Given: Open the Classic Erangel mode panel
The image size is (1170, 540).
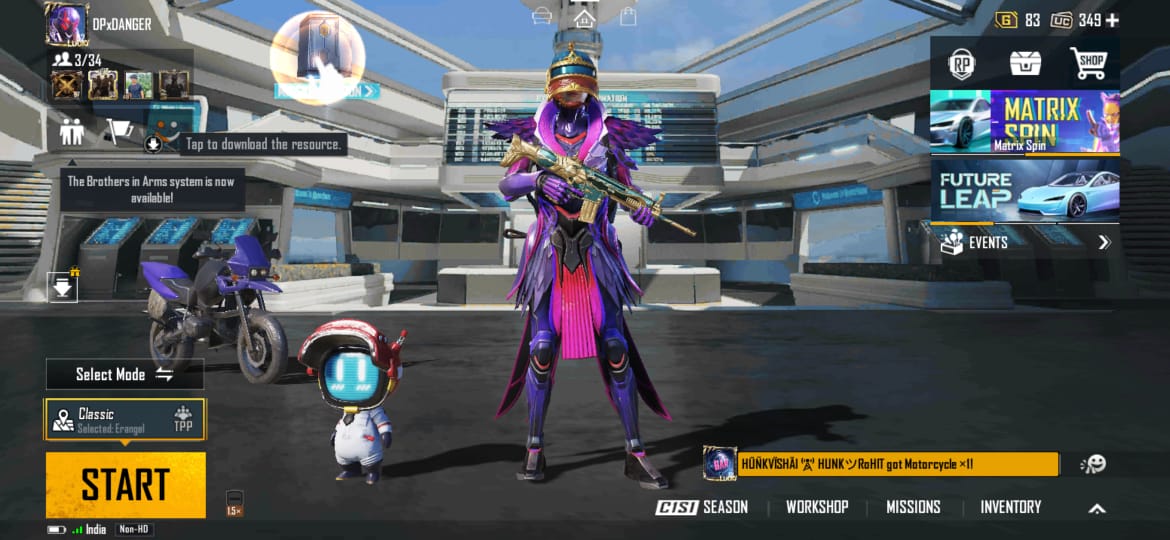Looking at the screenshot, I should (125, 419).
